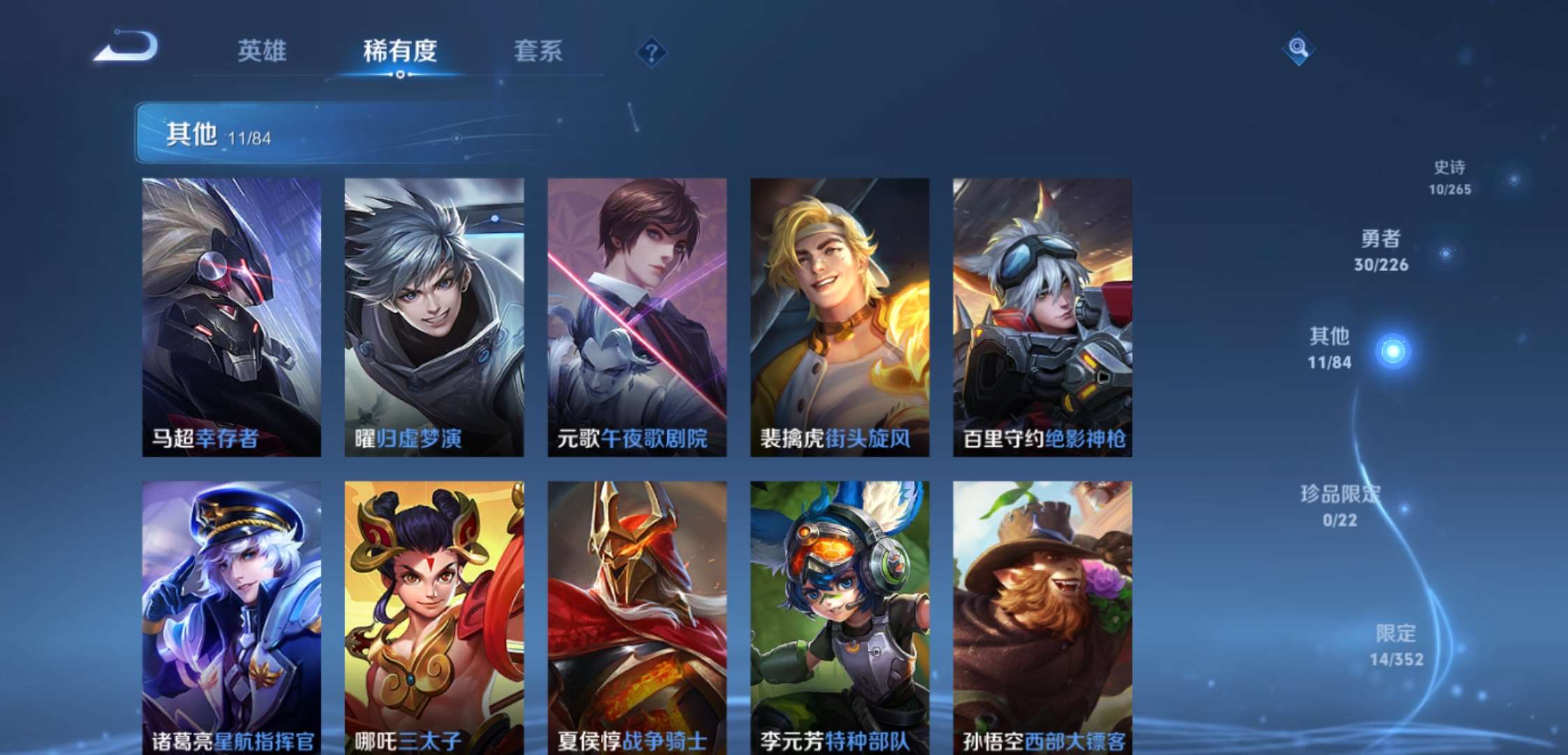Open the search magnifier icon
The height and width of the screenshot is (755, 1568).
coord(1298,49)
